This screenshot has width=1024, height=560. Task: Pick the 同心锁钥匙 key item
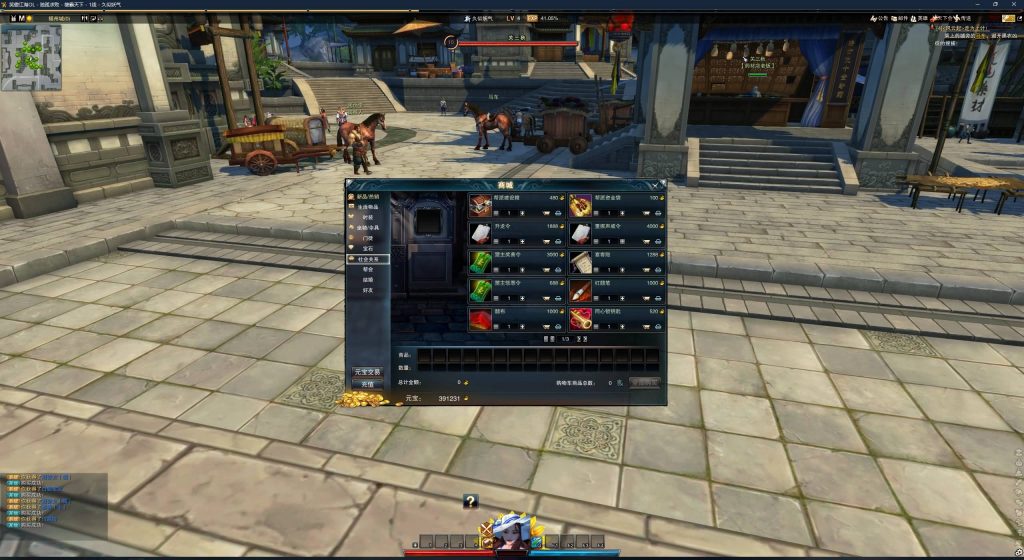click(581, 320)
